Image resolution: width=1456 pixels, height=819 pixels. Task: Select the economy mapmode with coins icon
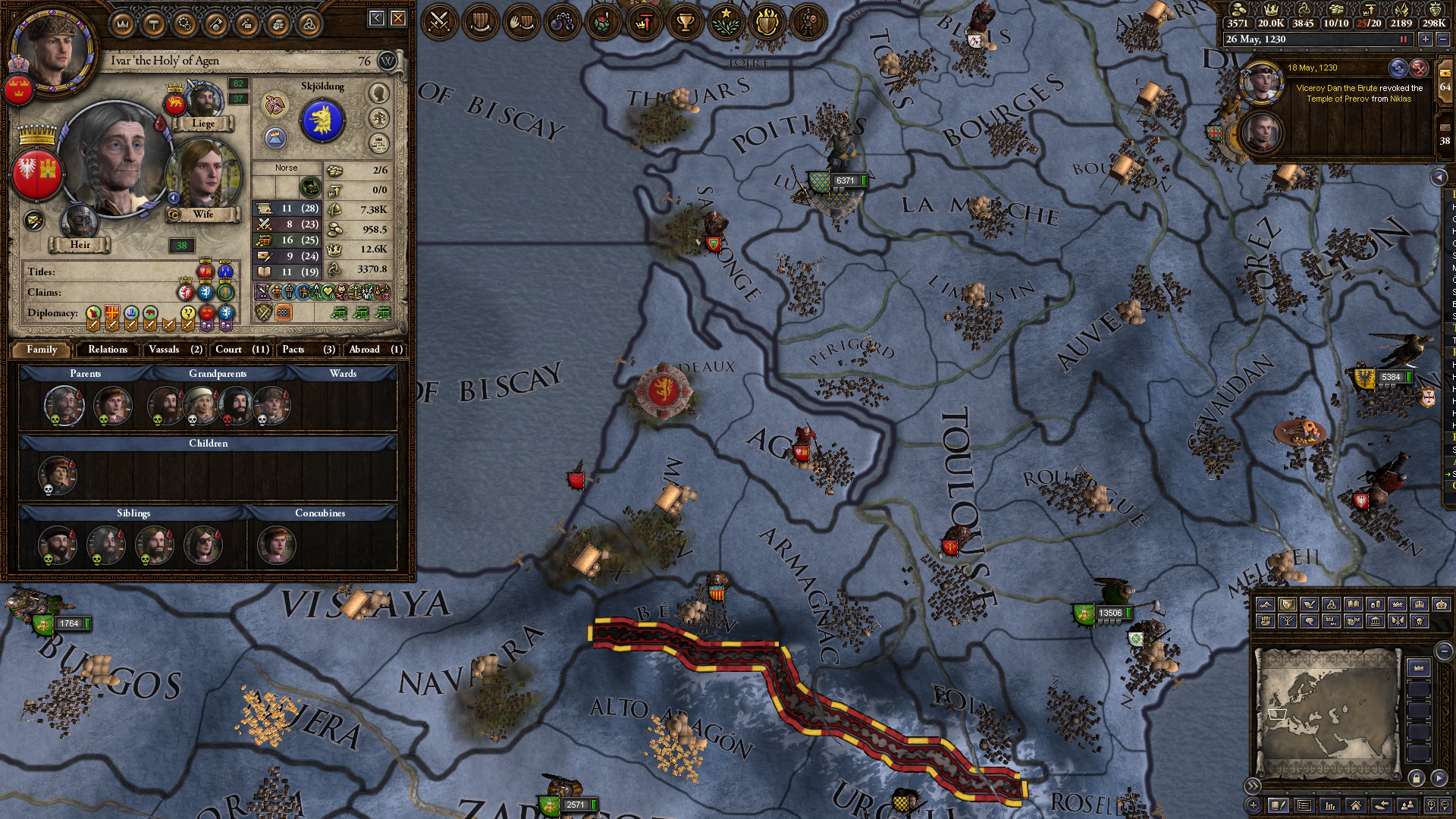pos(1375,604)
